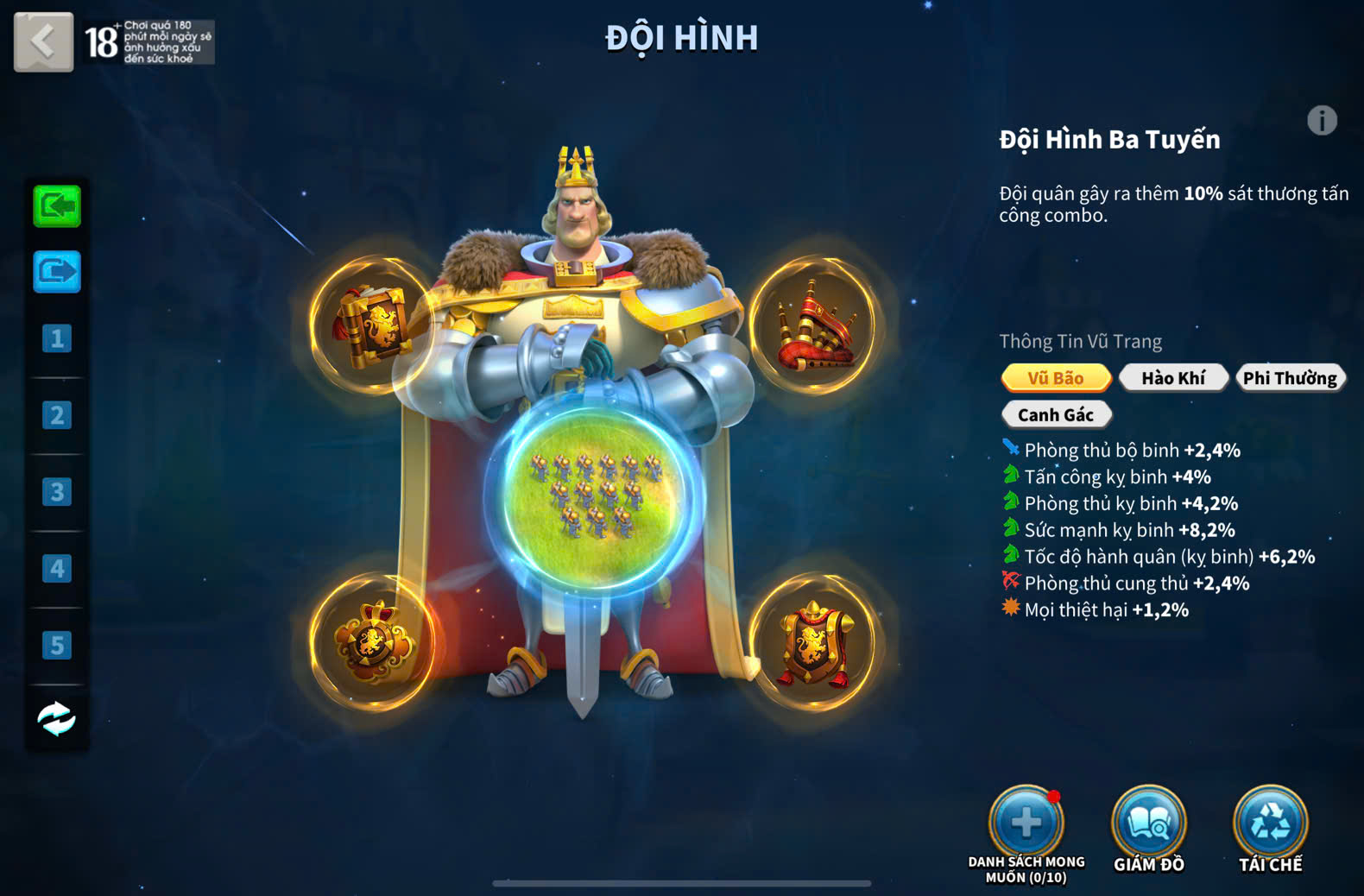Choose the lion shield flag armament slot
Viewport: 1364px width, 896px height.
[x=814, y=642]
